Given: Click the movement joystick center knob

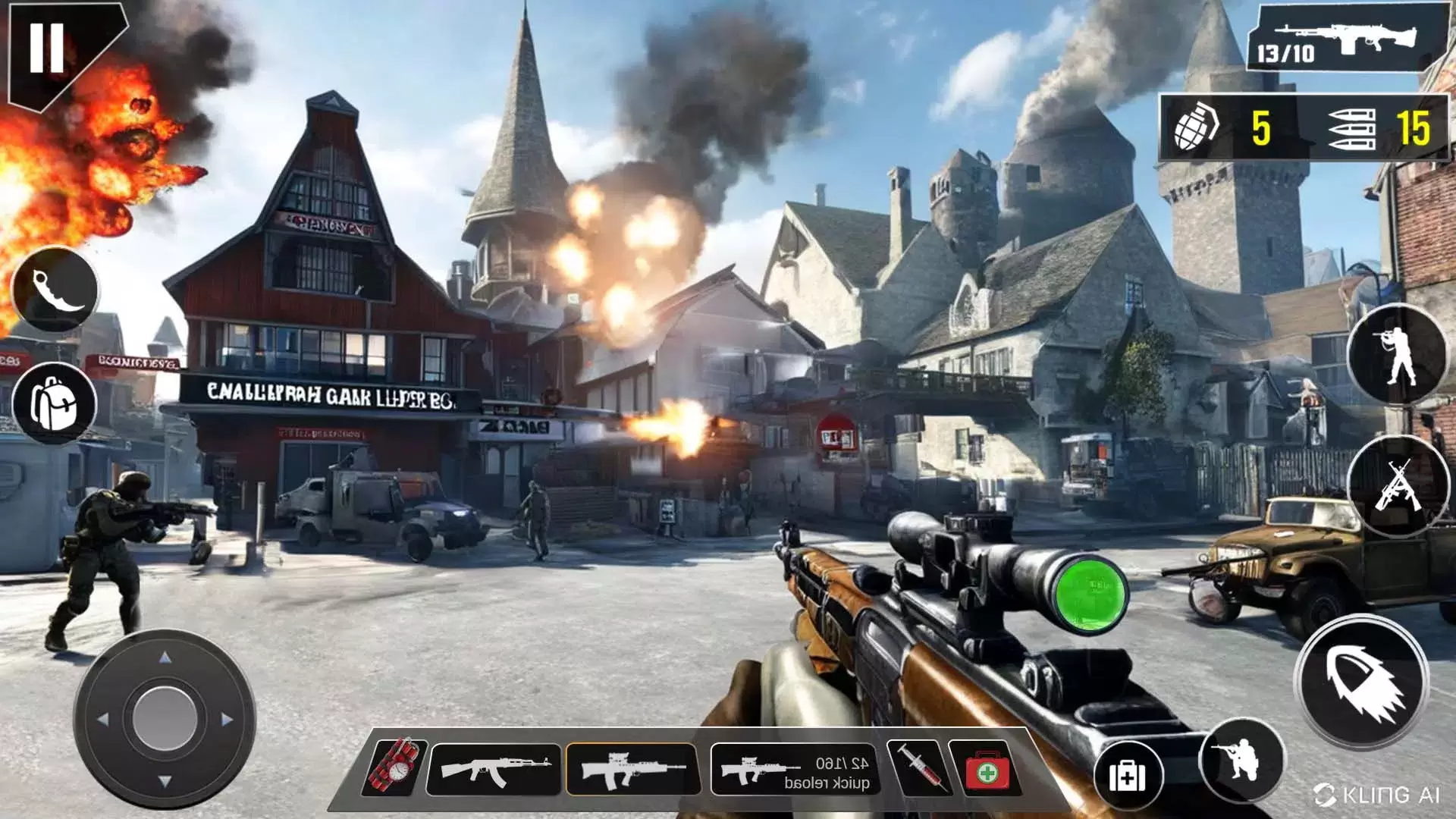Looking at the screenshot, I should pyautogui.click(x=165, y=717).
